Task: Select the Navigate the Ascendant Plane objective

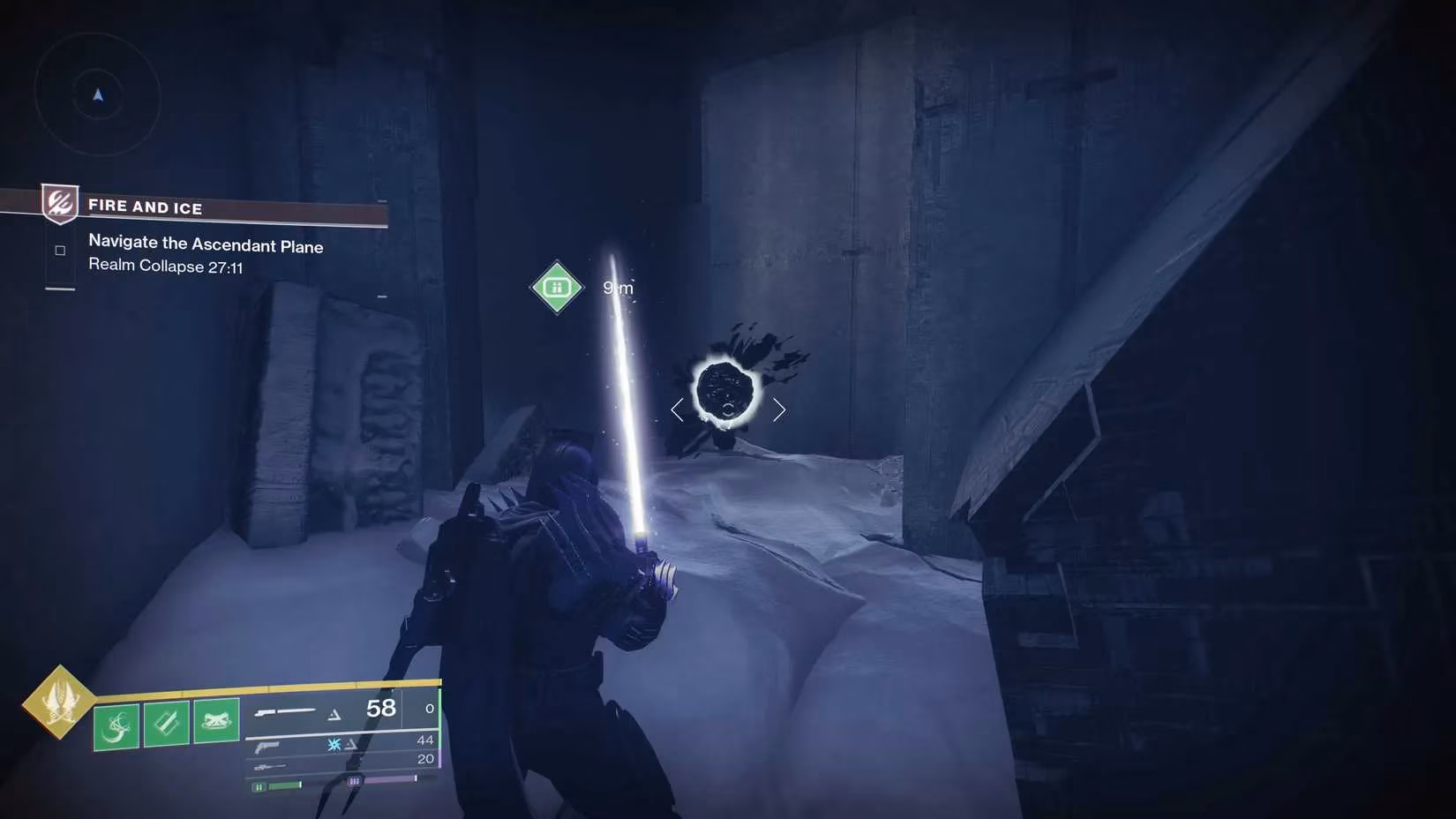Action: click(x=205, y=245)
